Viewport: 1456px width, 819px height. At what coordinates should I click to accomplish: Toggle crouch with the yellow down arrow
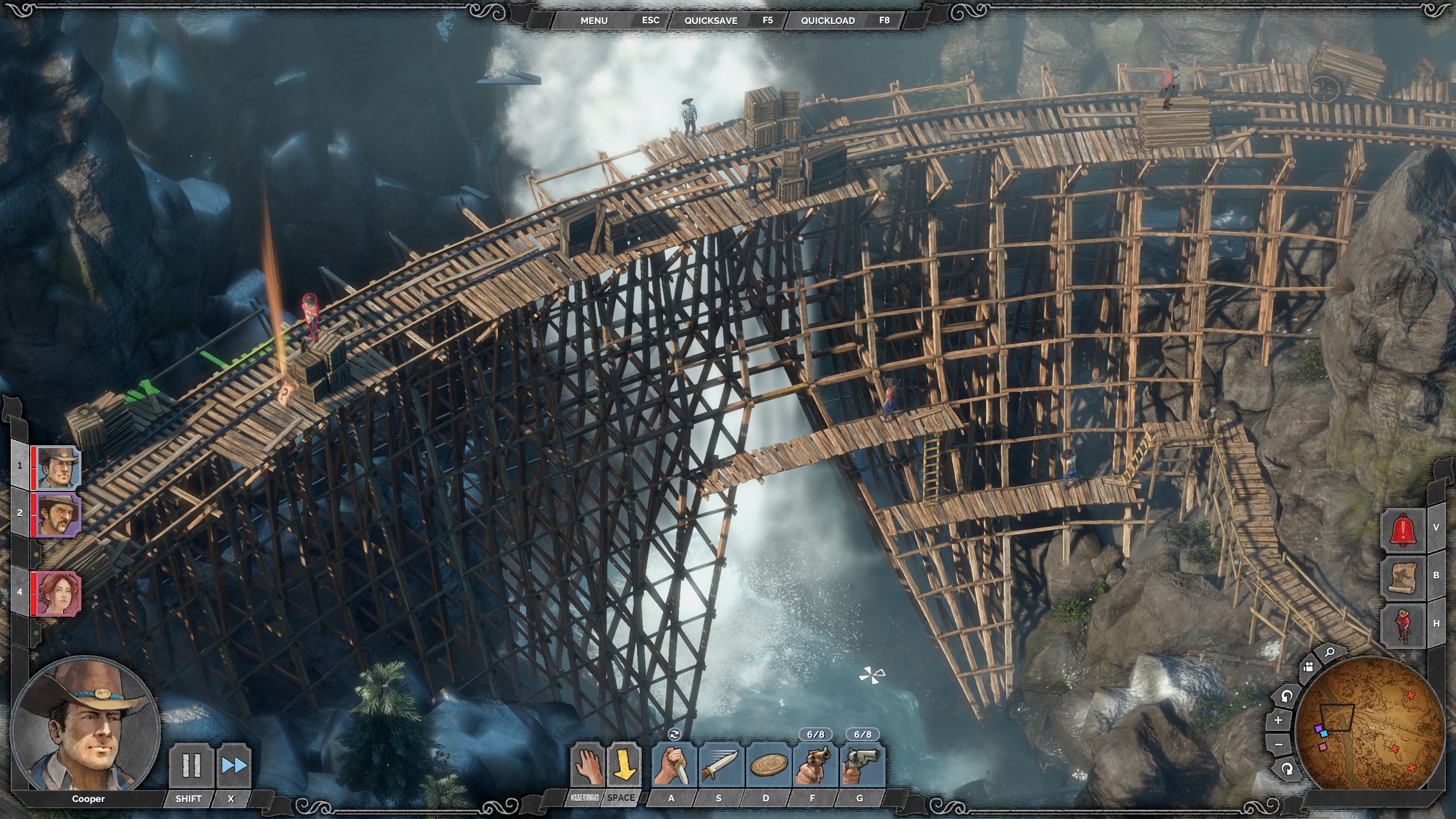point(623,766)
